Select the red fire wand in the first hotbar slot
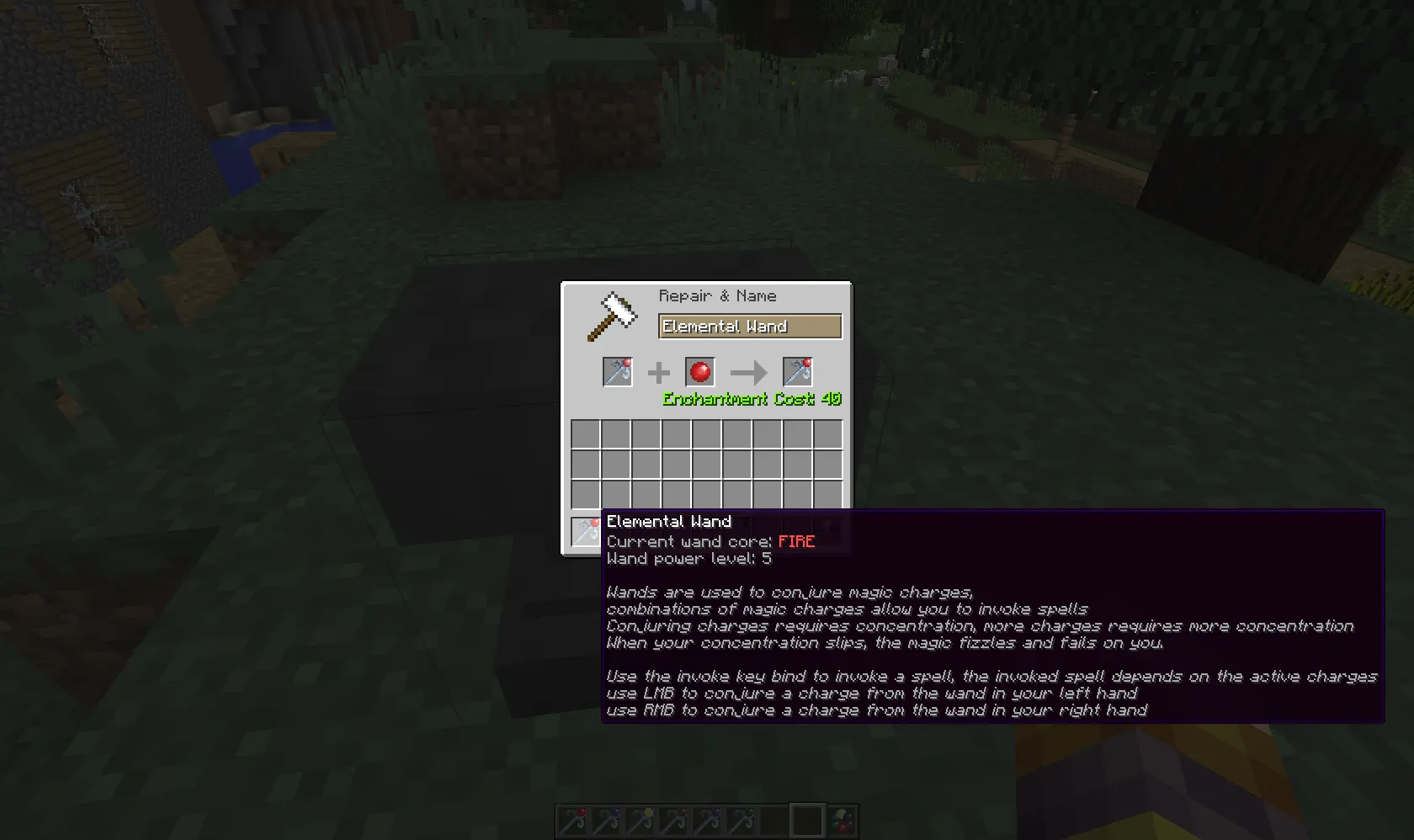Screen dimensions: 1414x840 [x=572, y=821]
